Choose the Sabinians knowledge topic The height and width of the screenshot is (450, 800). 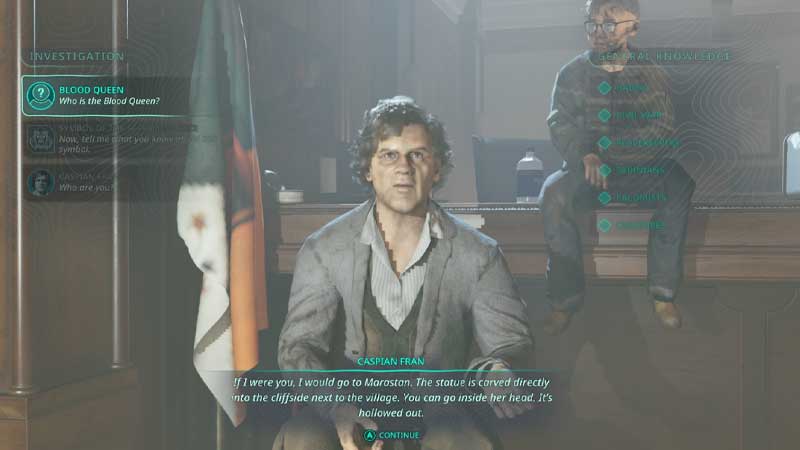[x=641, y=171]
